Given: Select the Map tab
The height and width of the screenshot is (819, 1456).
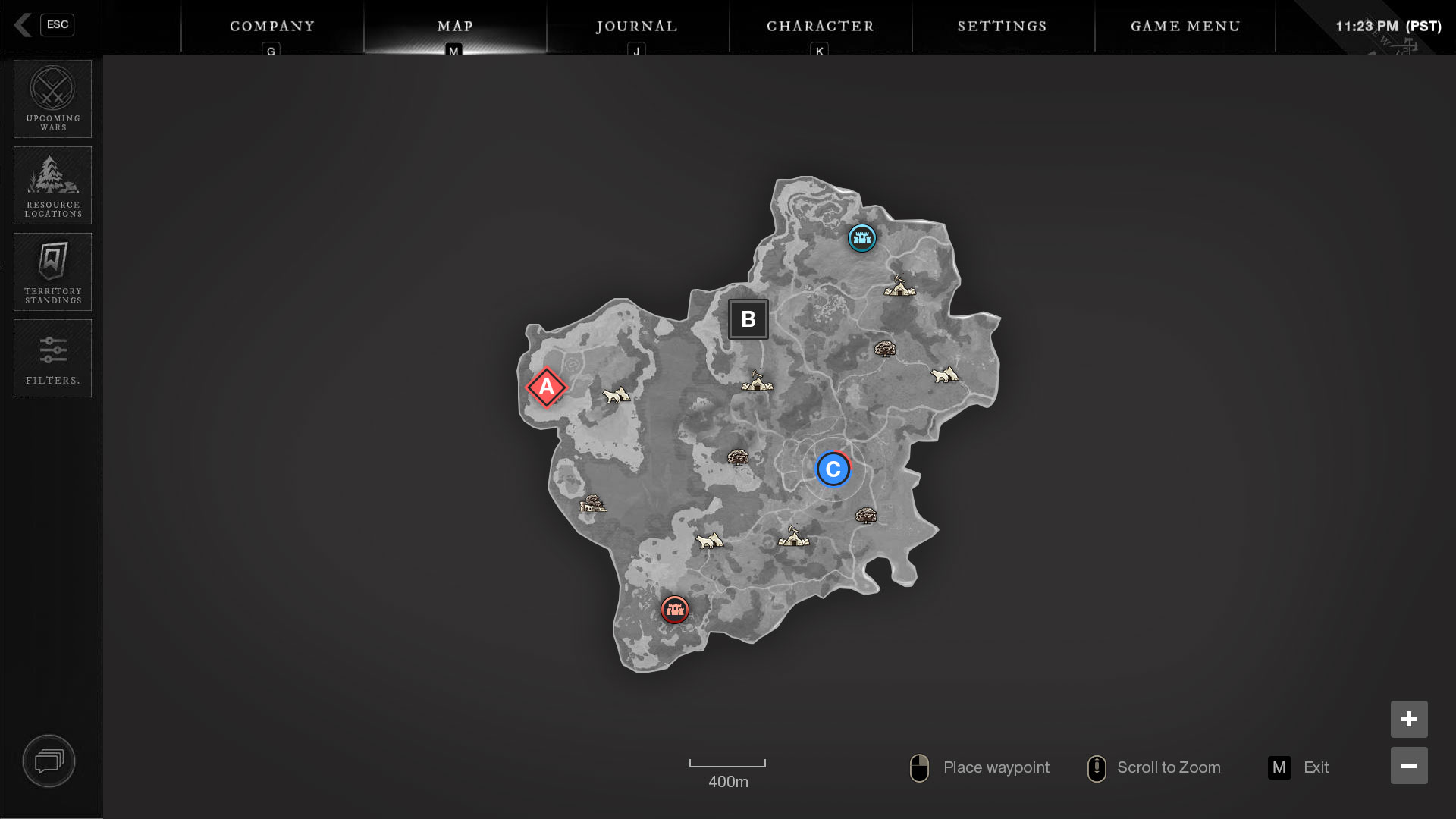Looking at the screenshot, I should coord(455,27).
